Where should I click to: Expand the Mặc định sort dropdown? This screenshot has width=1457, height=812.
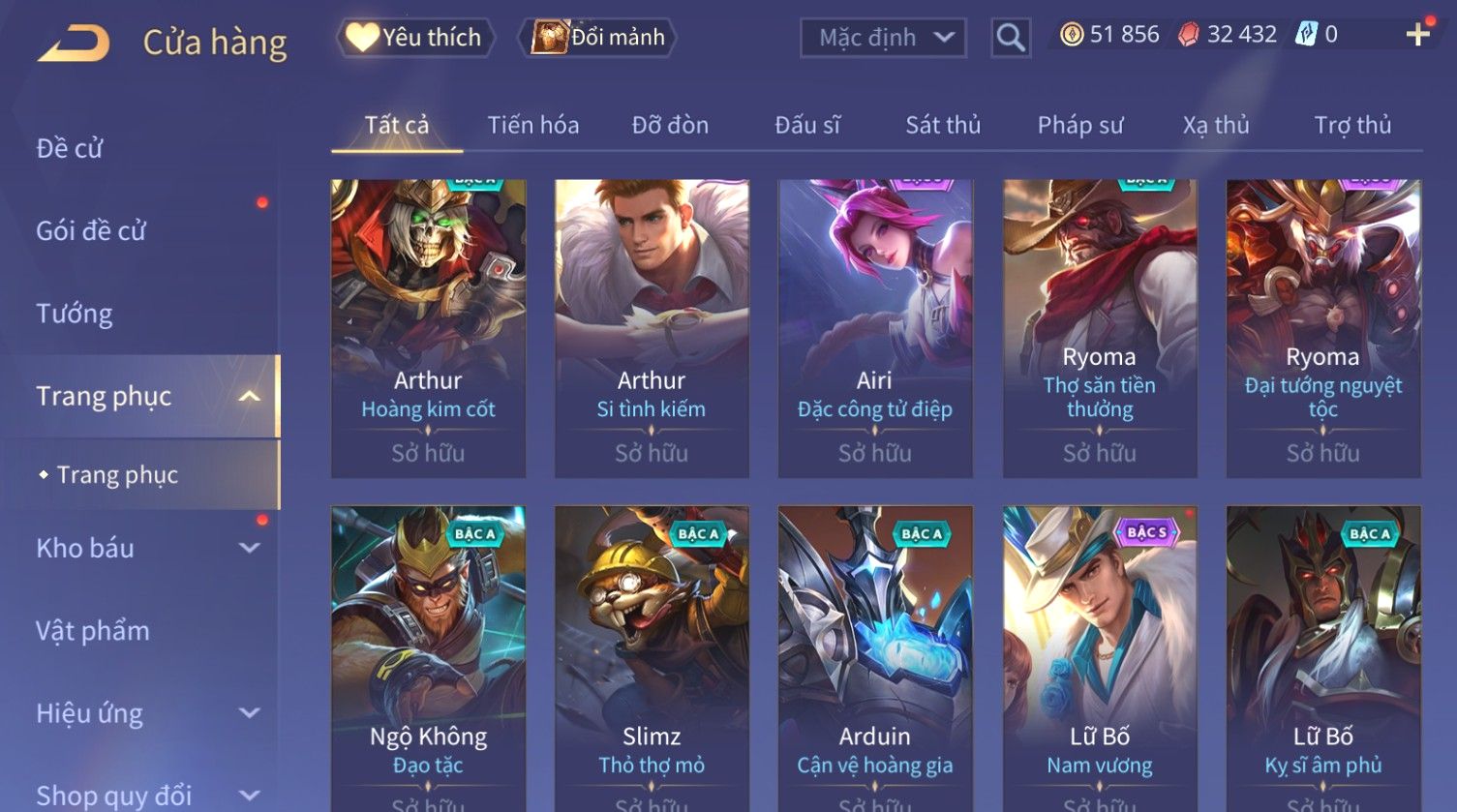883,38
